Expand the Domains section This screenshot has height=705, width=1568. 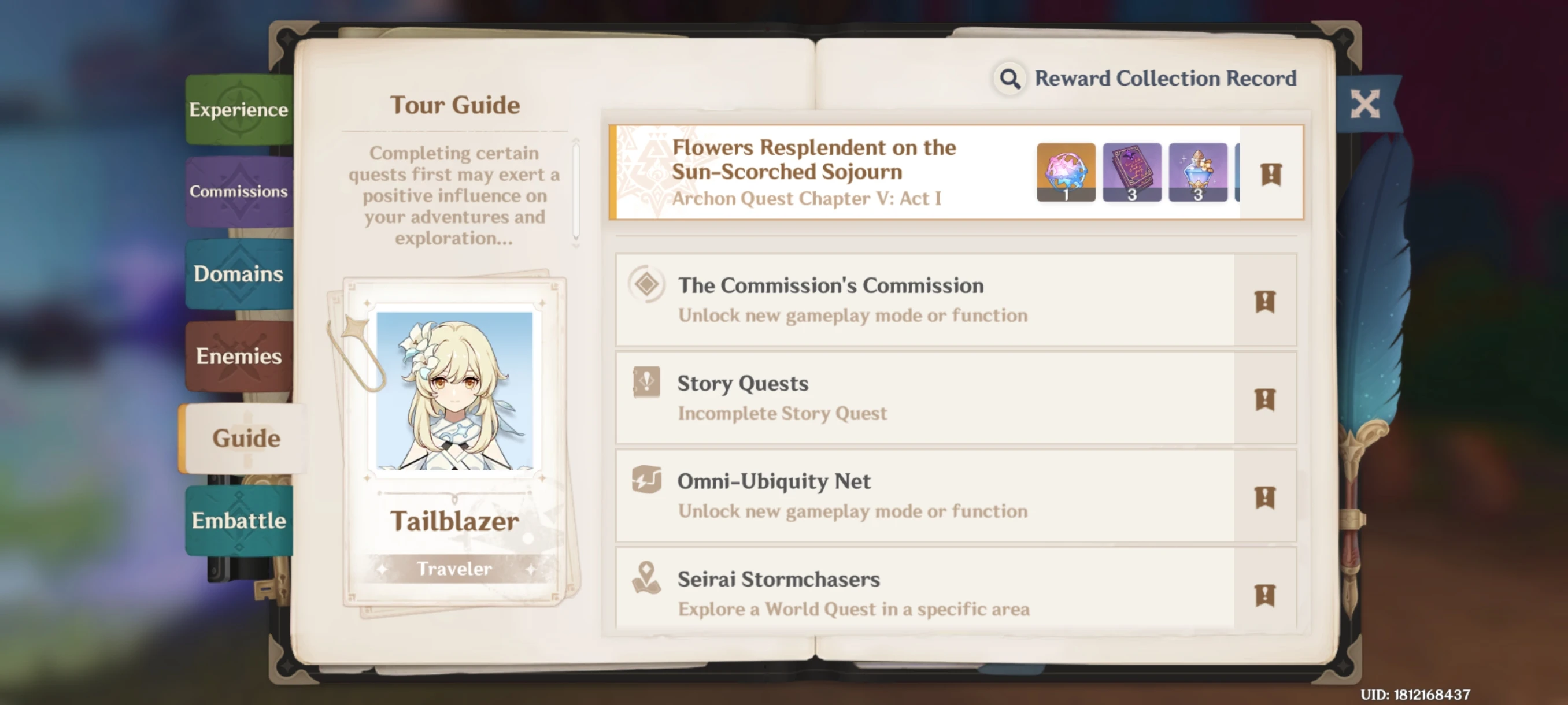coord(239,274)
